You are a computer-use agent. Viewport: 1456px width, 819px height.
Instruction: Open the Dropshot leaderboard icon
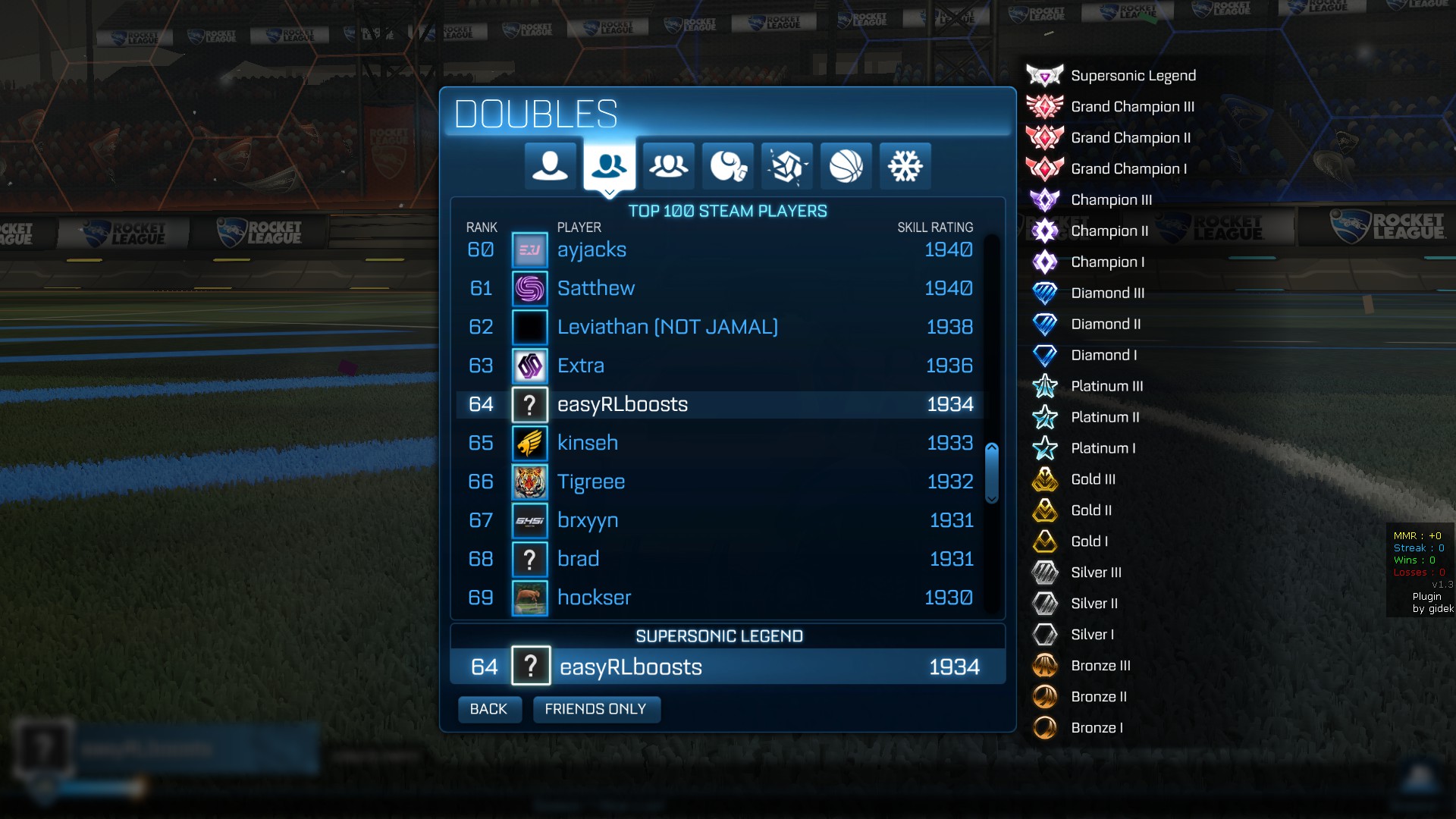[786, 166]
